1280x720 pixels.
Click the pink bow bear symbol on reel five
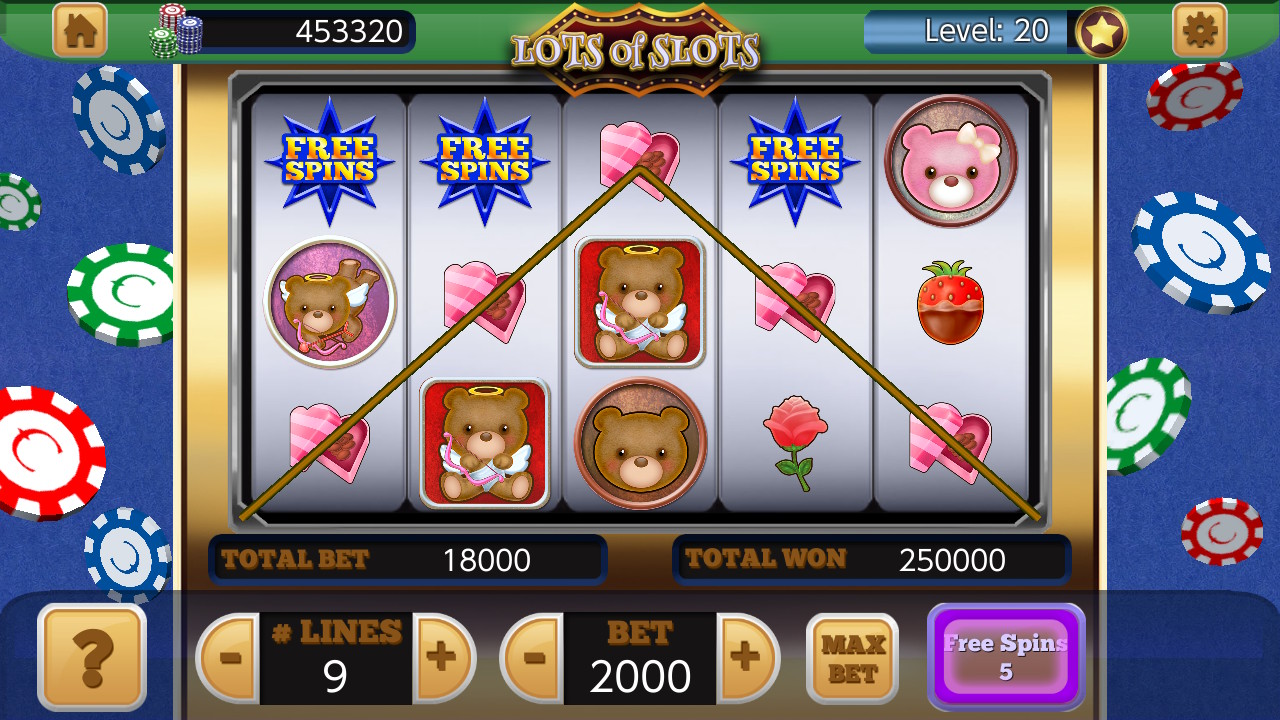coord(950,162)
